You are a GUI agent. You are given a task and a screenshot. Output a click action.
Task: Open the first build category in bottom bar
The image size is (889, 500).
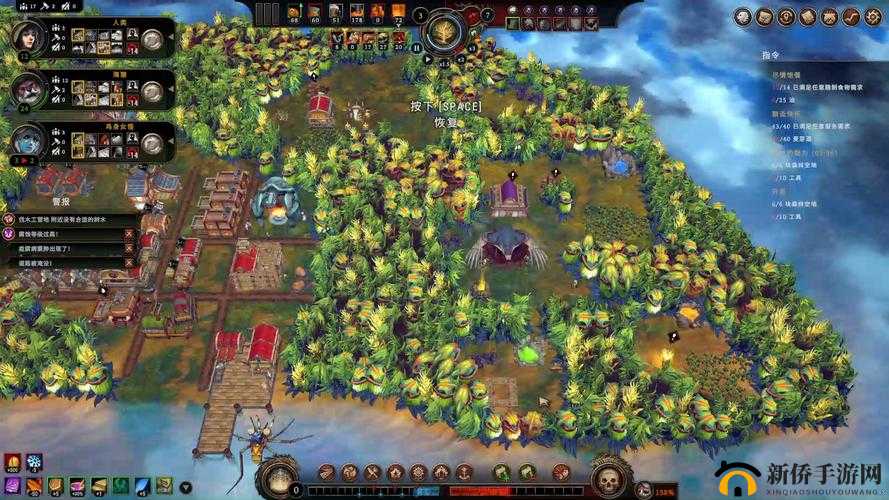[327, 472]
